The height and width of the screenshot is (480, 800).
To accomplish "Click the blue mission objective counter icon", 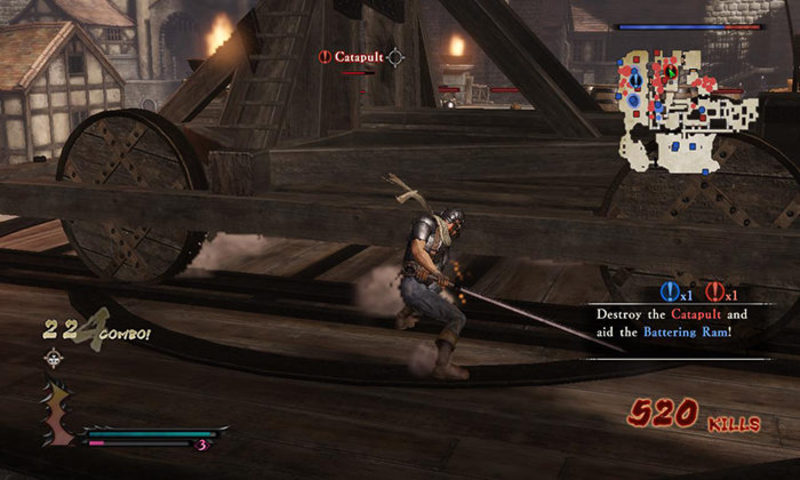I will point(670,292).
